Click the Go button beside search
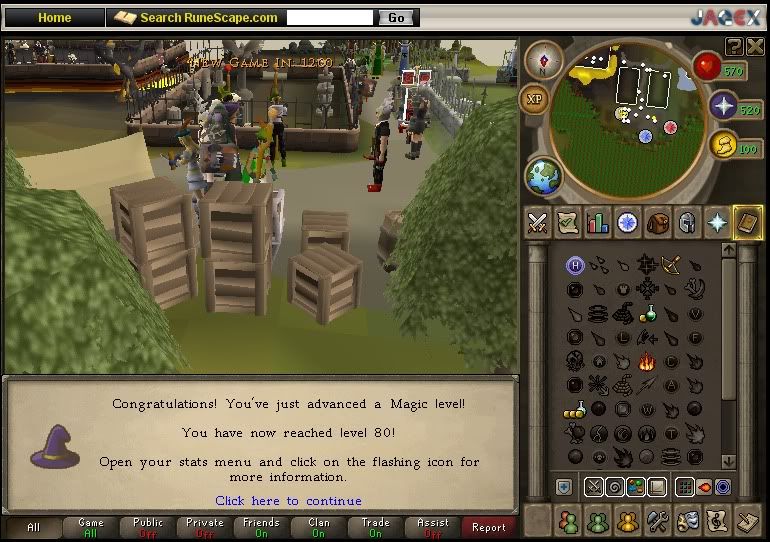 [x=396, y=18]
